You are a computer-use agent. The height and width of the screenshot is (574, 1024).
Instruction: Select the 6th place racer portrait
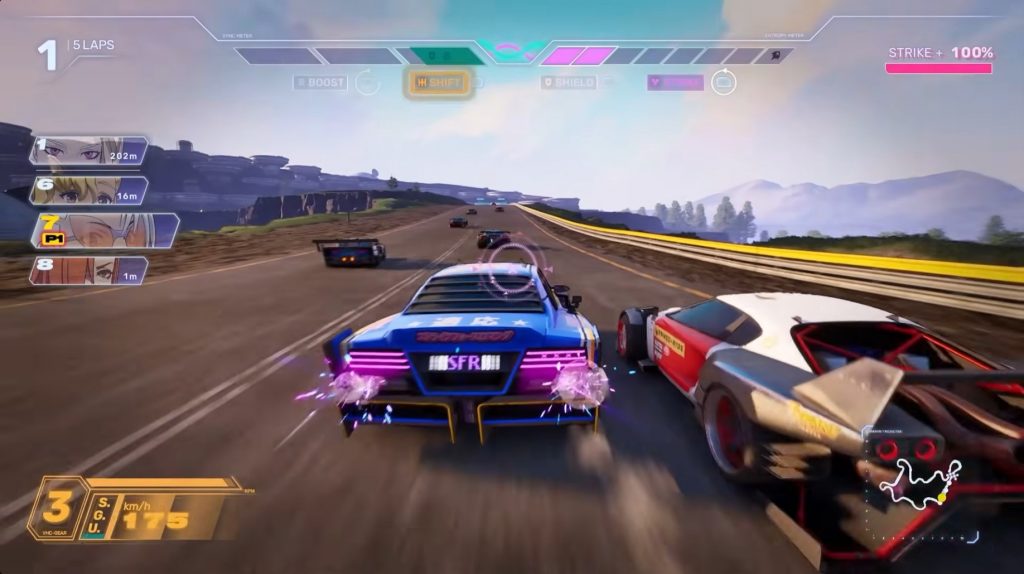89,190
